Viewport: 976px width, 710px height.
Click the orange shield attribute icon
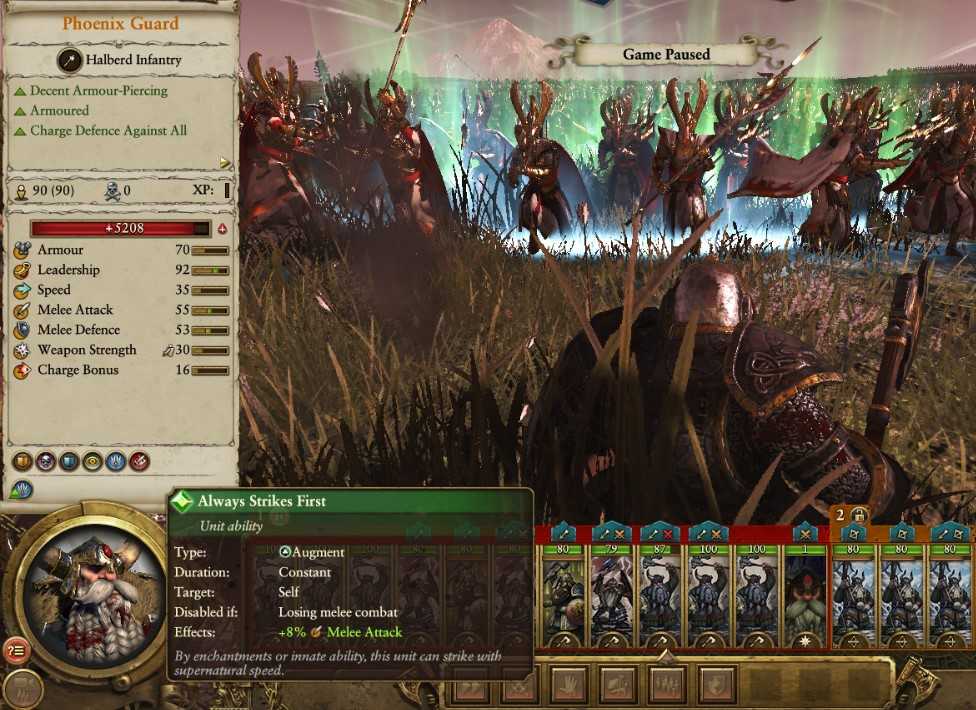[21, 461]
